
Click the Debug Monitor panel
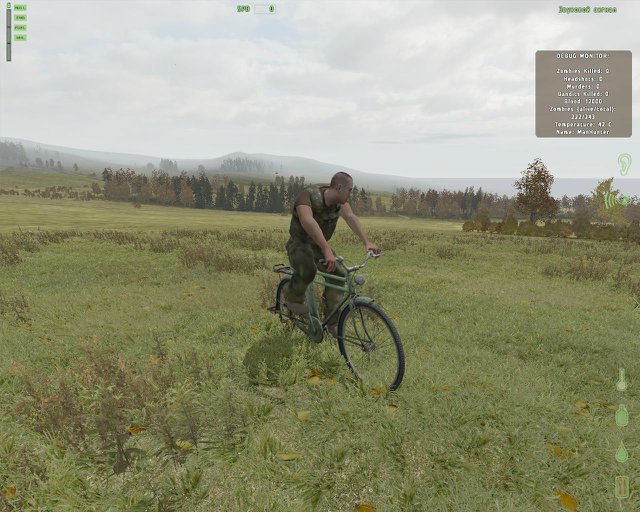583,93
